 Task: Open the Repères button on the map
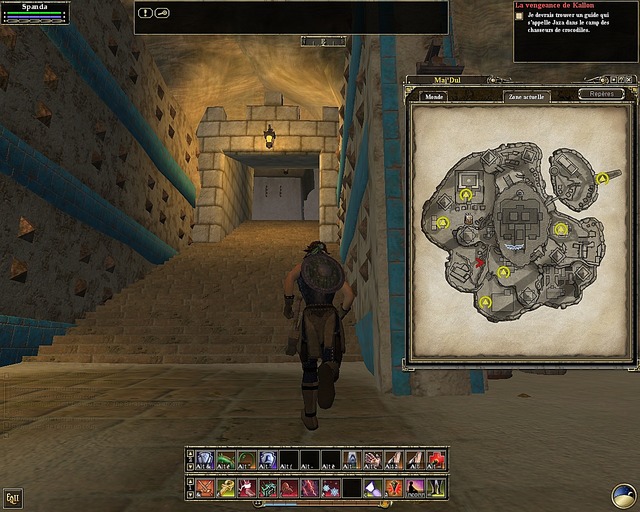click(601, 94)
